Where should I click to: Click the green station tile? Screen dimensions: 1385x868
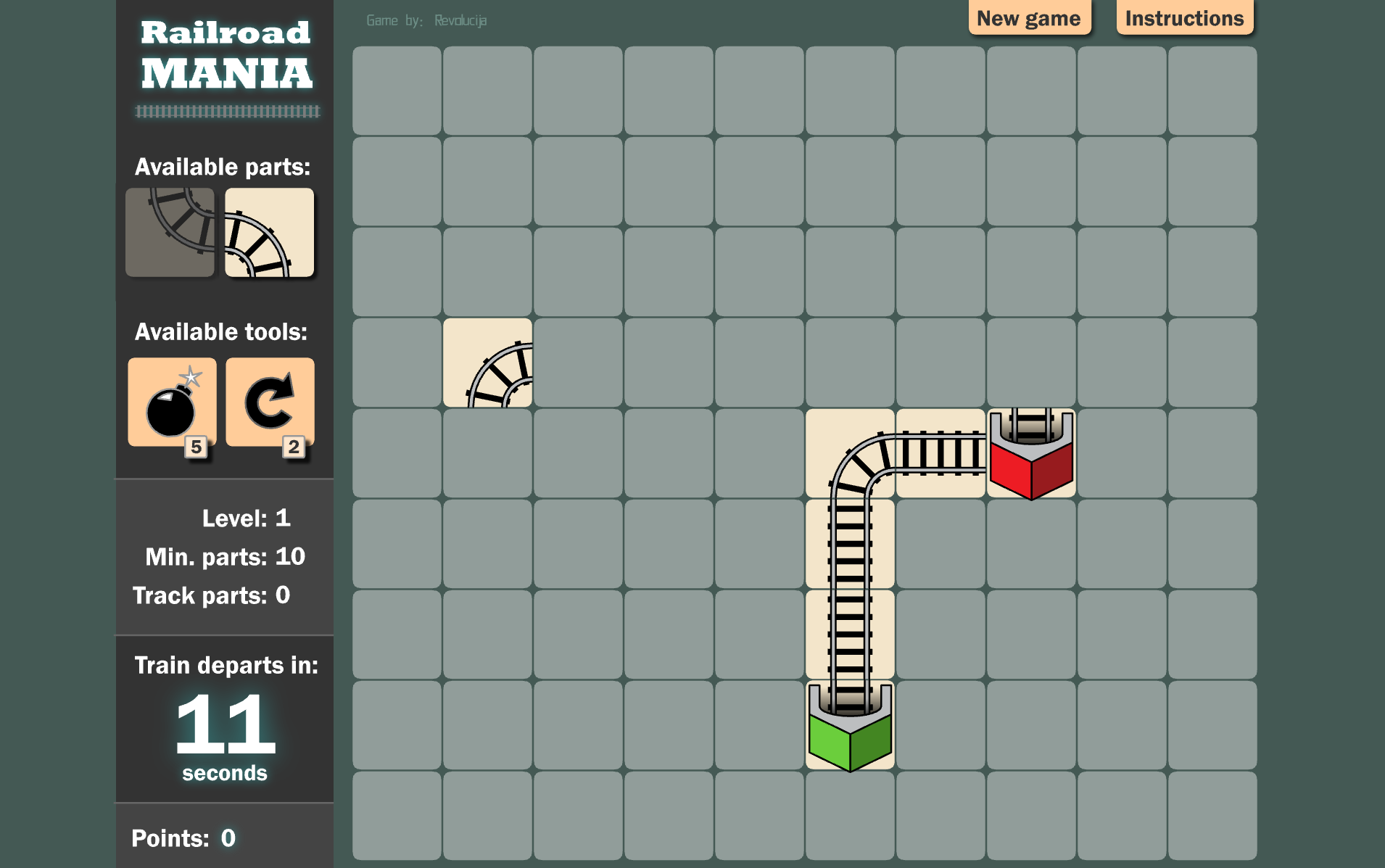coord(850,725)
